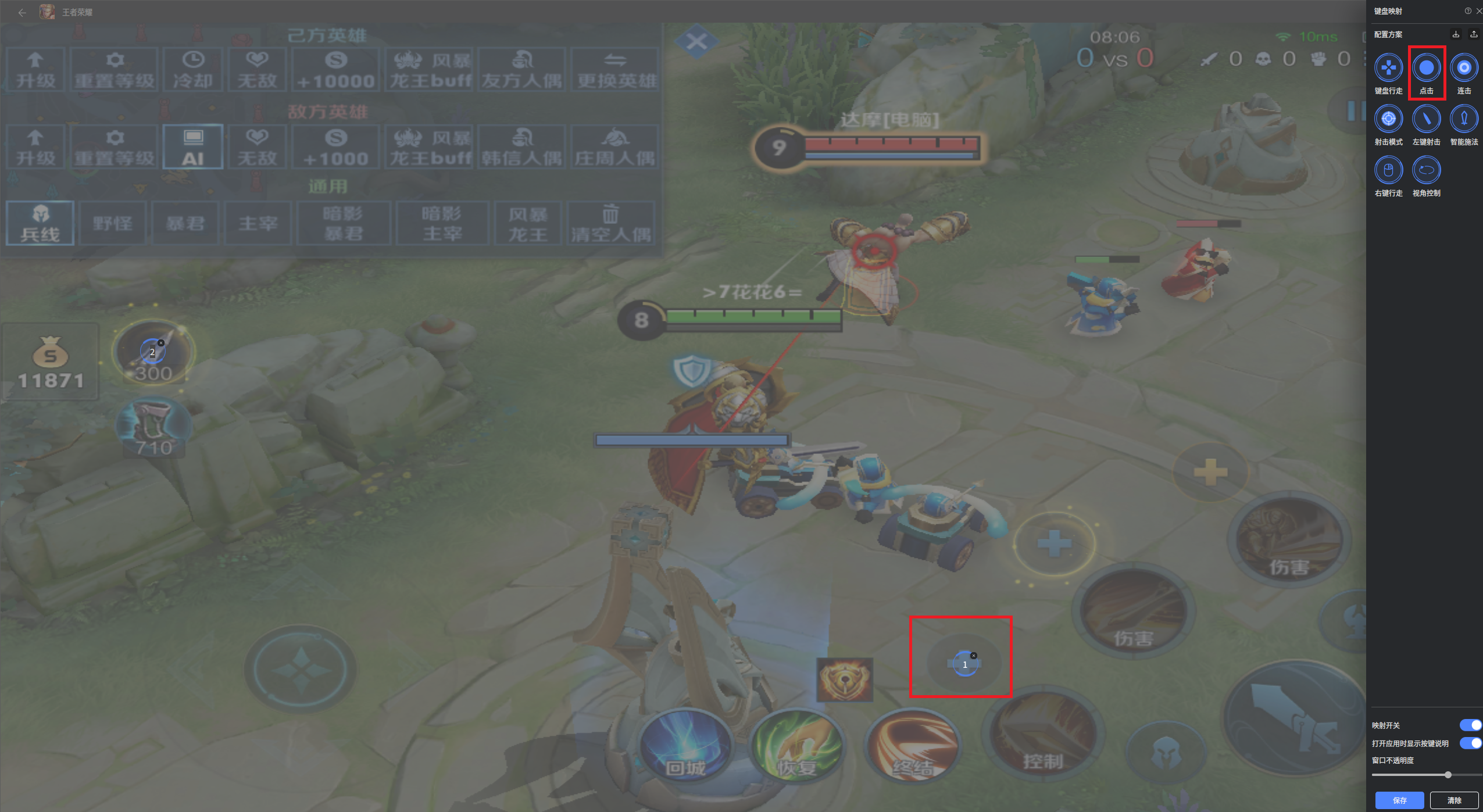This screenshot has width=1483, height=812.
Task: Select the 智能施法 smart cast tool
Action: click(x=1463, y=119)
